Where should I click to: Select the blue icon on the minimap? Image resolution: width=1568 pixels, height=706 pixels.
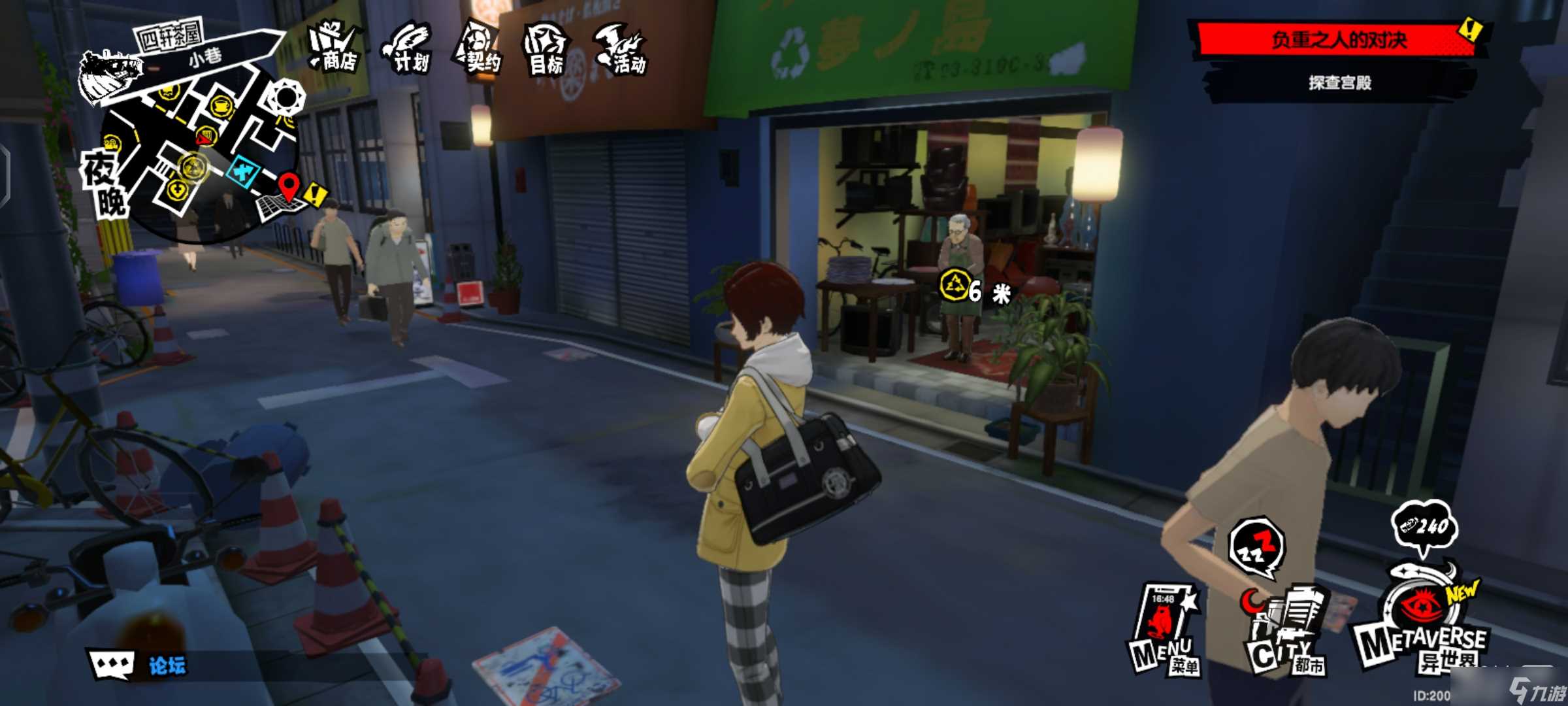(x=243, y=173)
